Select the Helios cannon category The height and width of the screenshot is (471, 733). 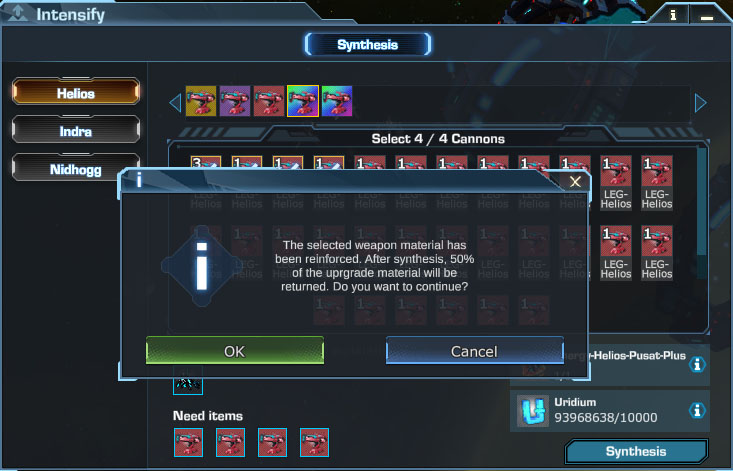click(x=75, y=93)
